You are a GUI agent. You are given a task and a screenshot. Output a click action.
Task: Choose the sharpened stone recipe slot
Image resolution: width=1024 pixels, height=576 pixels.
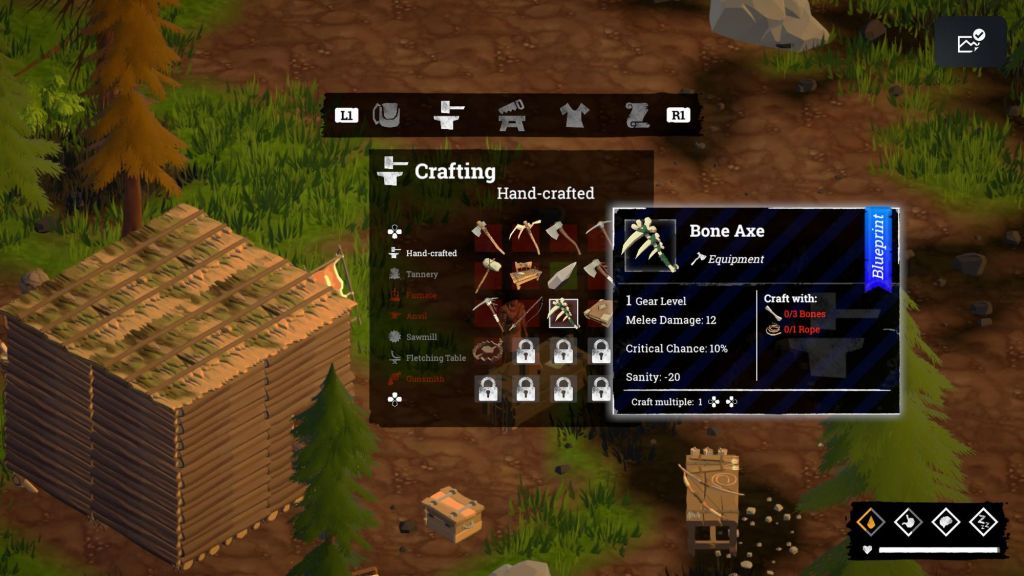(563, 273)
